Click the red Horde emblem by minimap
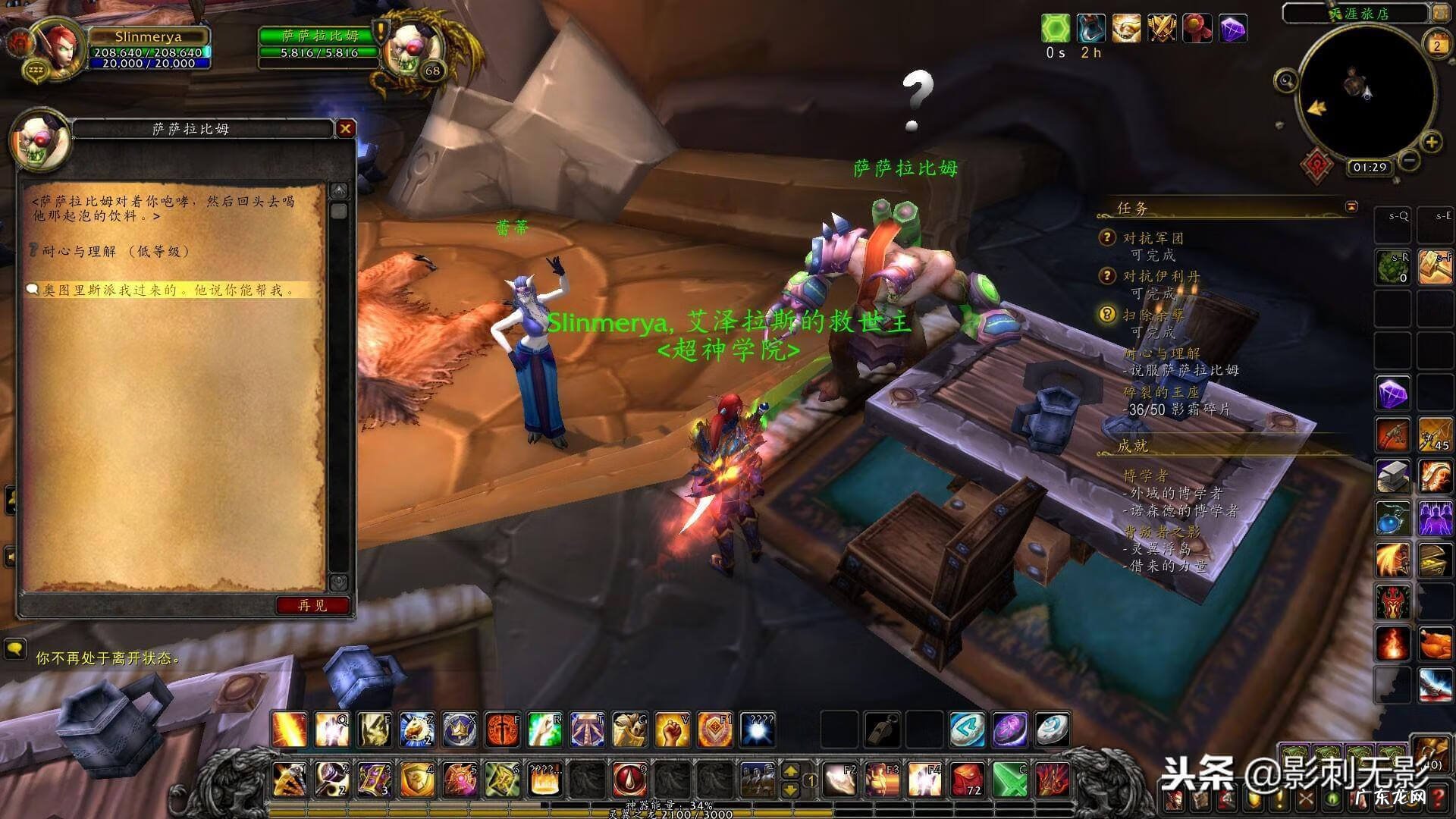The width and height of the screenshot is (1456, 819). tap(1318, 164)
